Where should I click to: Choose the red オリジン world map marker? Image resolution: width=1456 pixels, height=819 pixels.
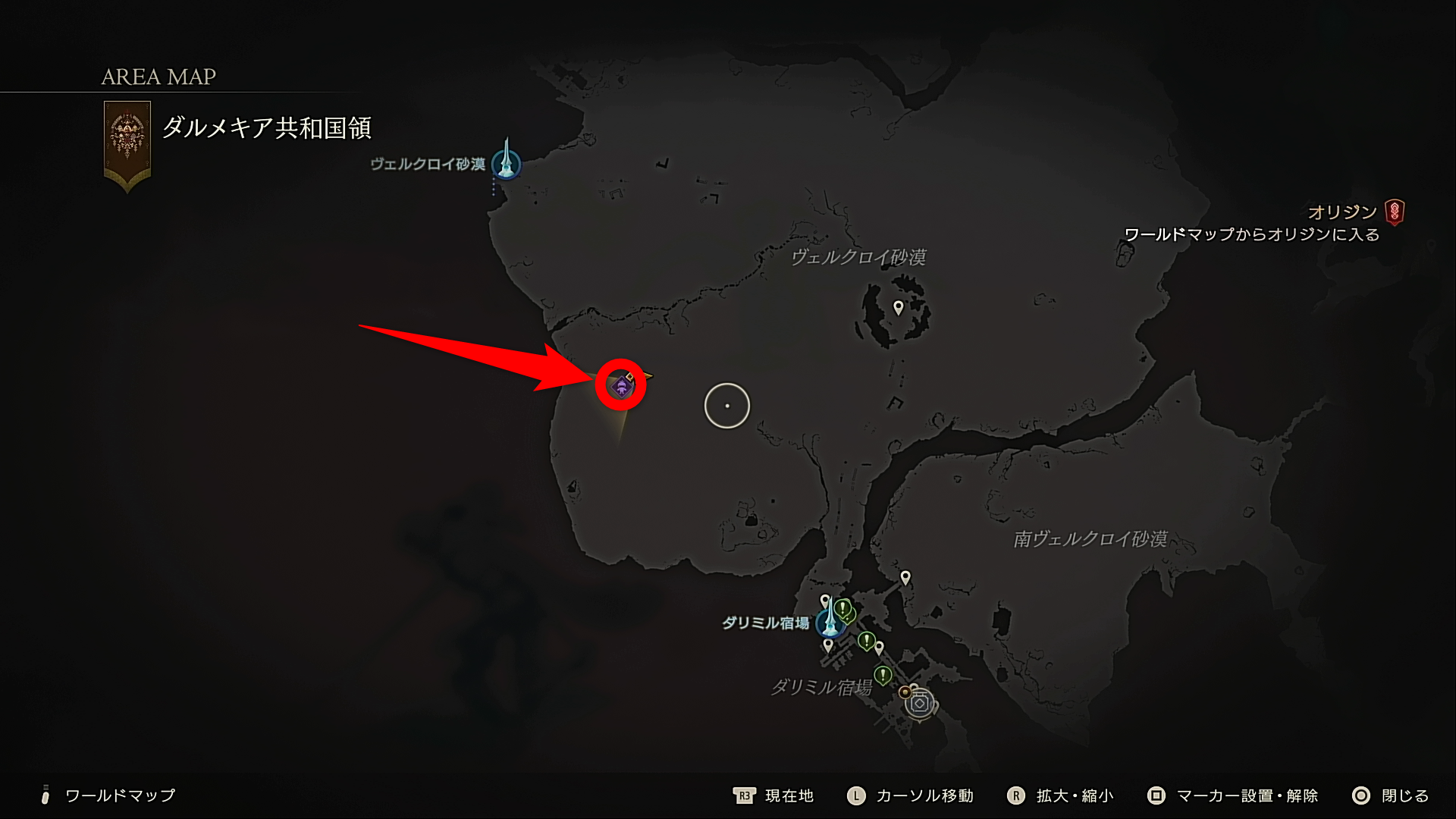coord(1394,212)
